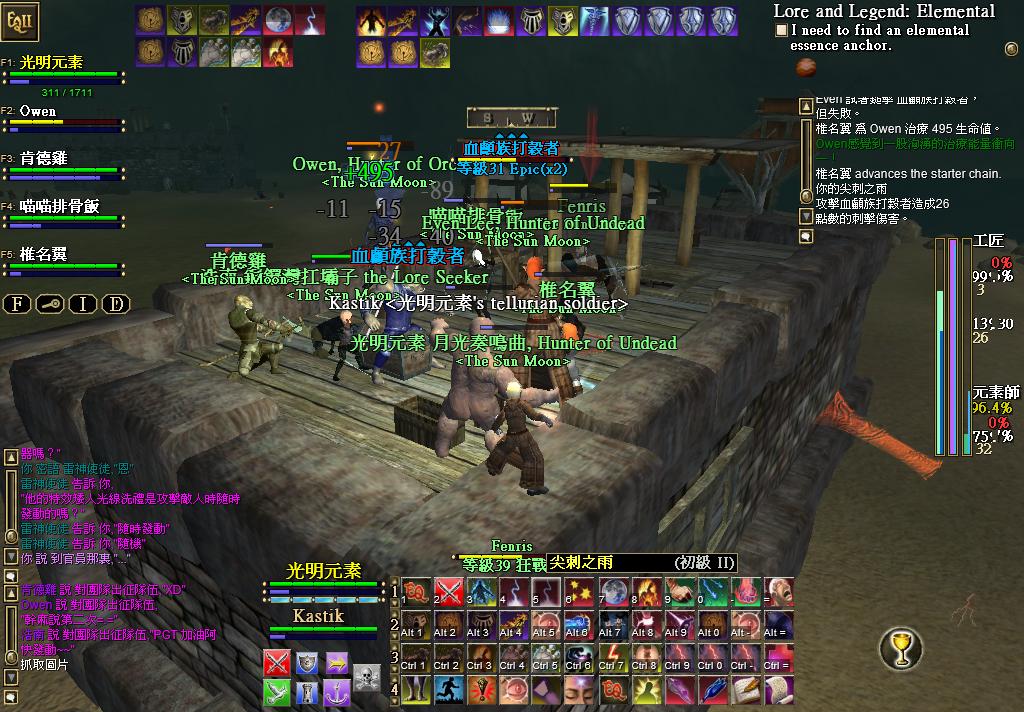Click the round D button
This screenshot has width=1024, height=712.
coord(116,304)
